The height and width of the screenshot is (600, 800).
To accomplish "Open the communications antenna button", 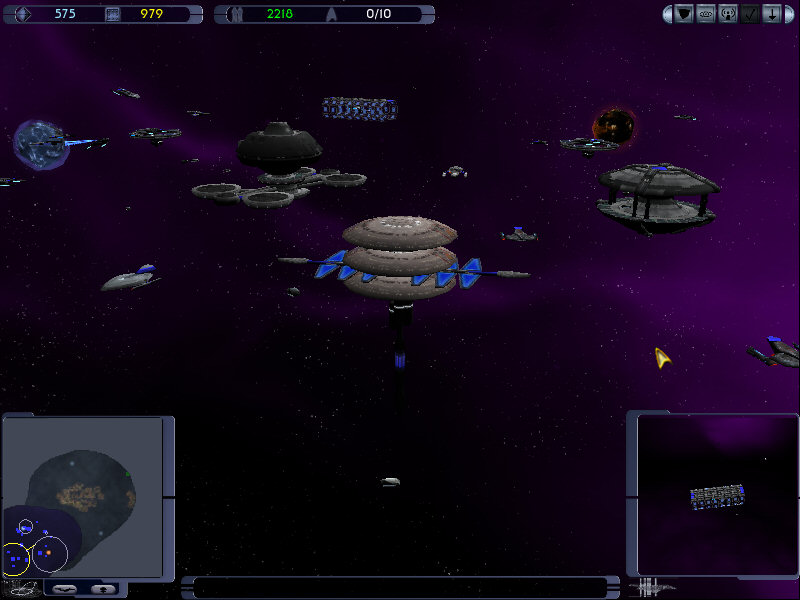I will [728, 14].
